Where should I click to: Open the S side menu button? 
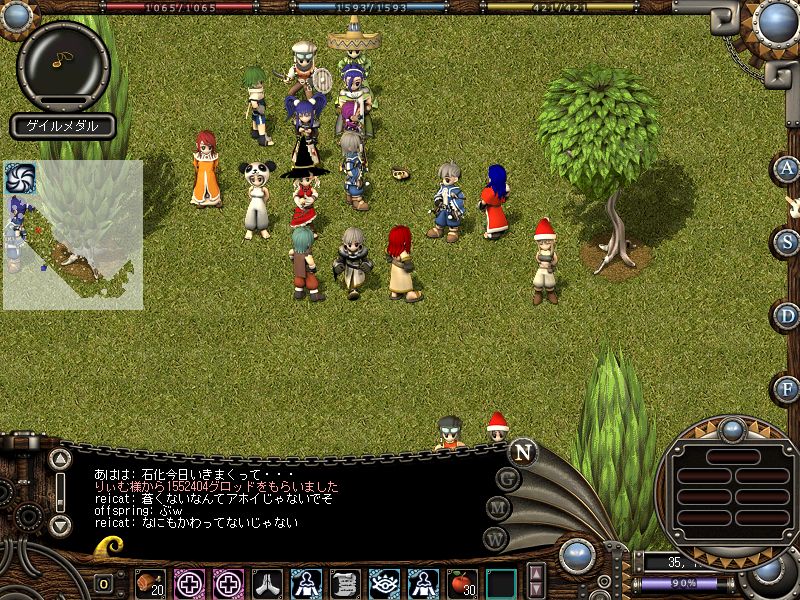788,241
